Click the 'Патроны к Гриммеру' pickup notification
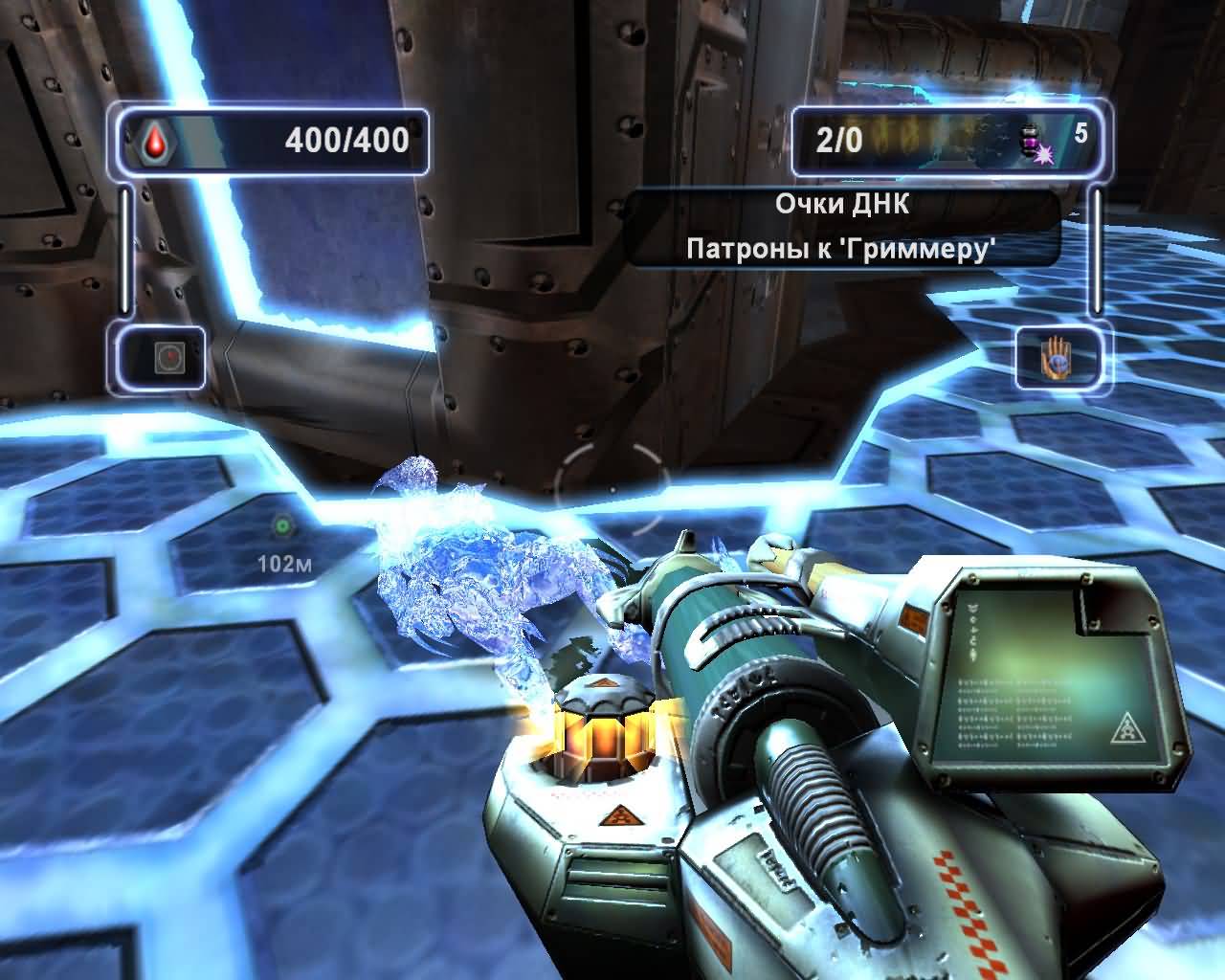The image size is (1225, 980). click(842, 250)
